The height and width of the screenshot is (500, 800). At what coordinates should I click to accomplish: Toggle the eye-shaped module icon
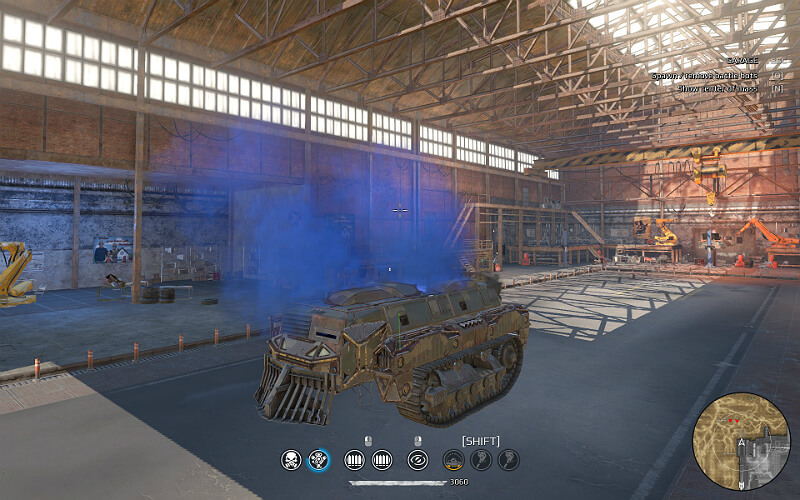point(417,460)
